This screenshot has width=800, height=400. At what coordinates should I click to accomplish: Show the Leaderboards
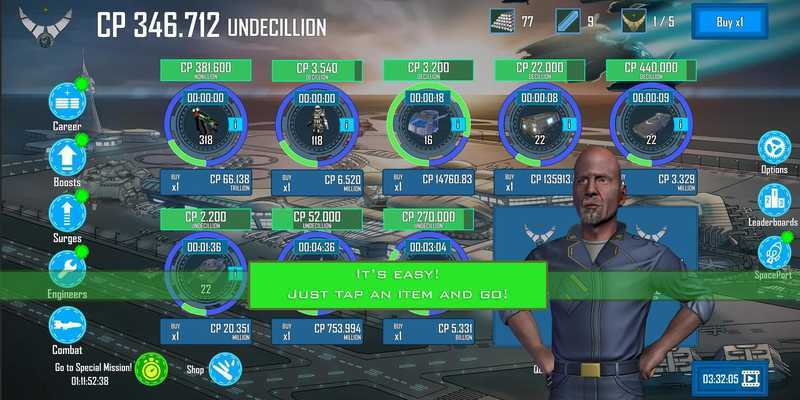(774, 200)
